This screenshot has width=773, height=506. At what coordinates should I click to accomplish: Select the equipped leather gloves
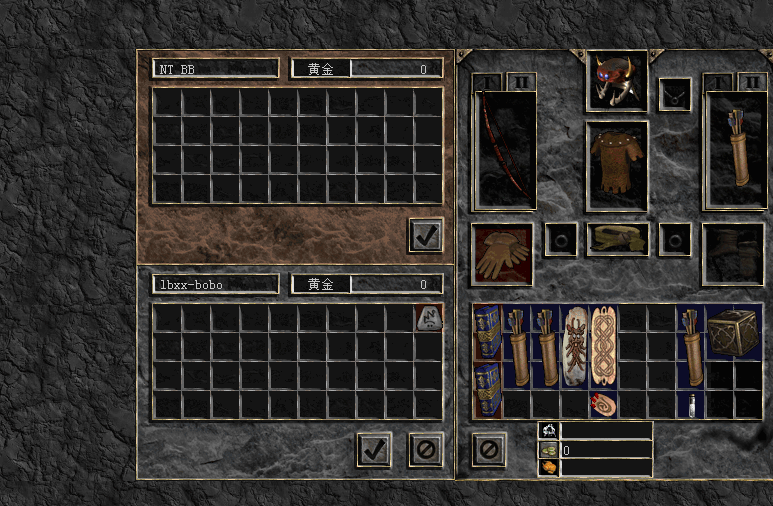[x=502, y=254]
